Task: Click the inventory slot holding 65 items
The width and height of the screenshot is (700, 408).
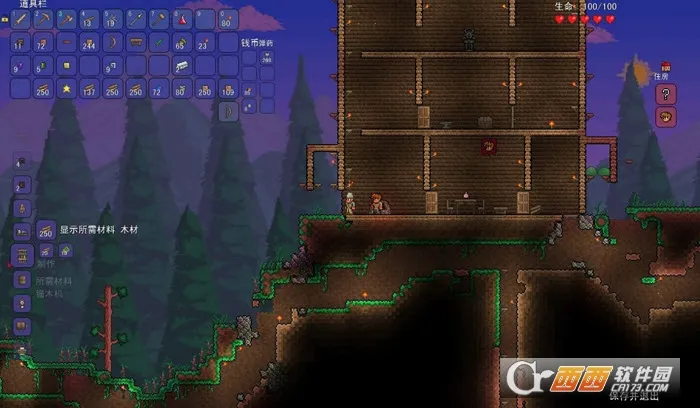Action: click(182, 43)
